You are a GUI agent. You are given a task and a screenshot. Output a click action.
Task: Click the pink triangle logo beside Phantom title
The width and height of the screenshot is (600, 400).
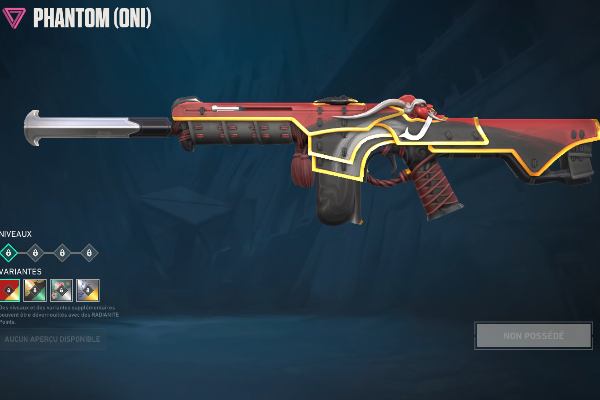[14, 17]
